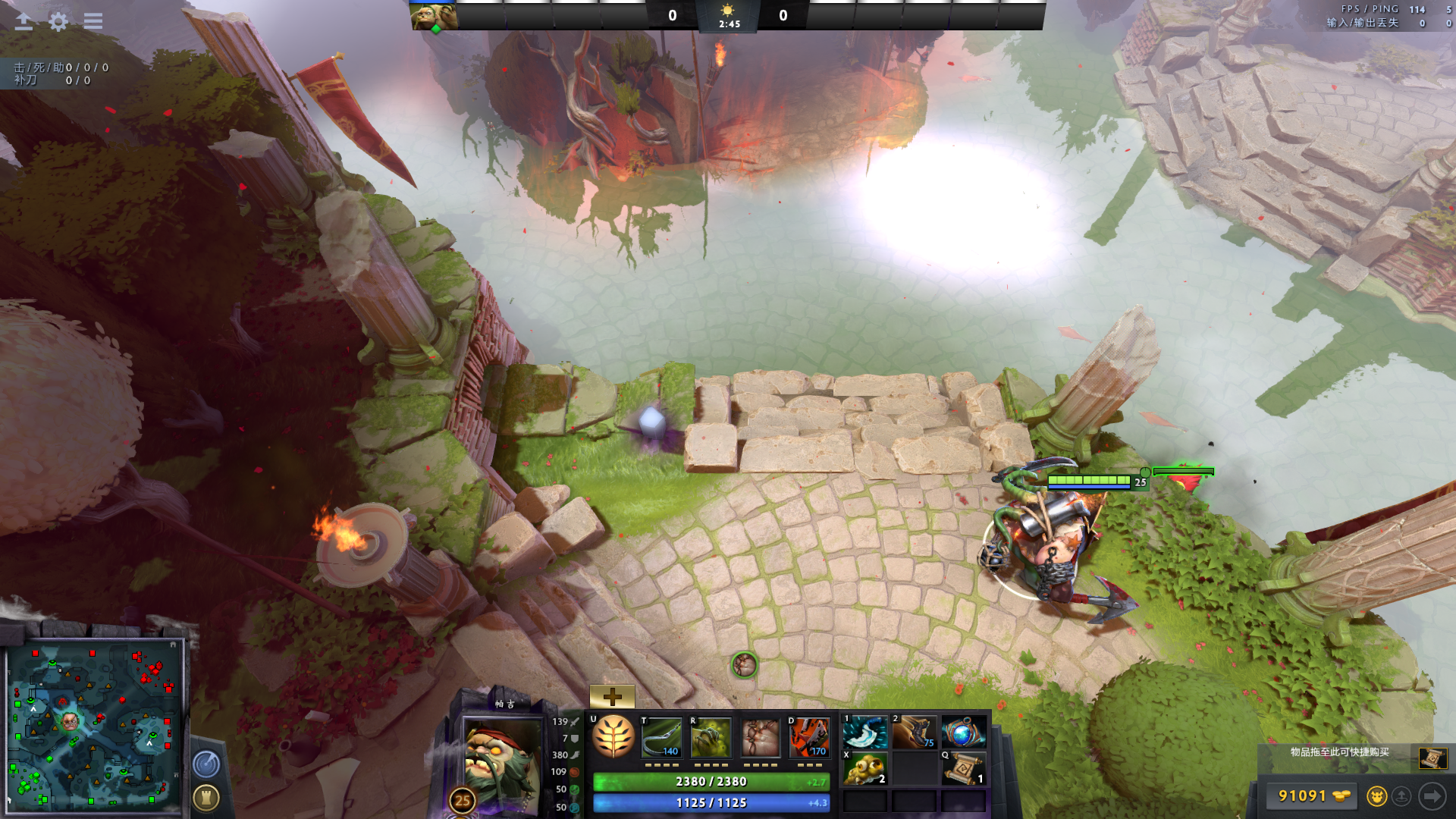The width and height of the screenshot is (1456, 819).
Task: Cast the Meat Hook ability
Action: [x=662, y=737]
